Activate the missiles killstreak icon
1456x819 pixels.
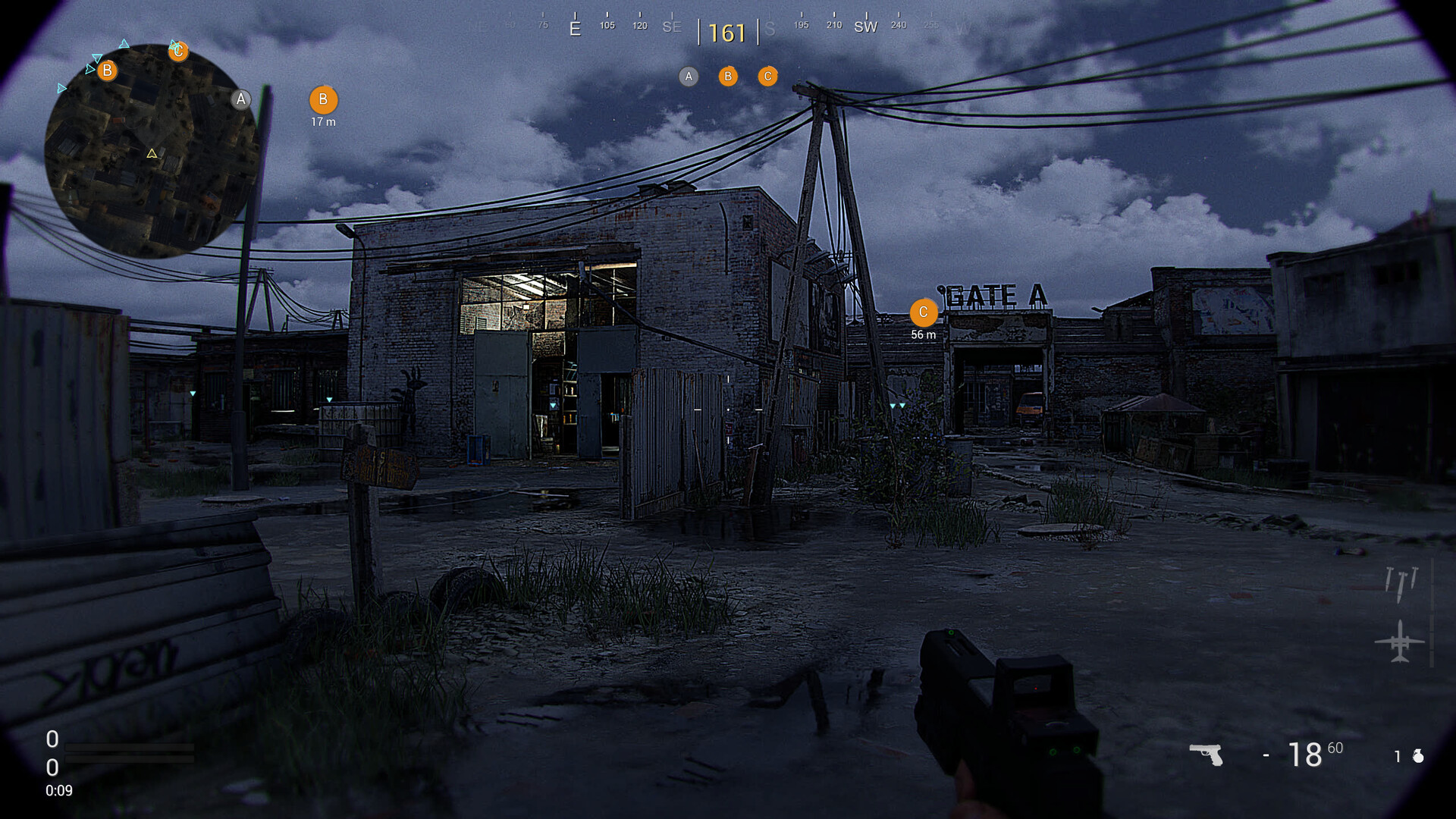click(x=1401, y=583)
